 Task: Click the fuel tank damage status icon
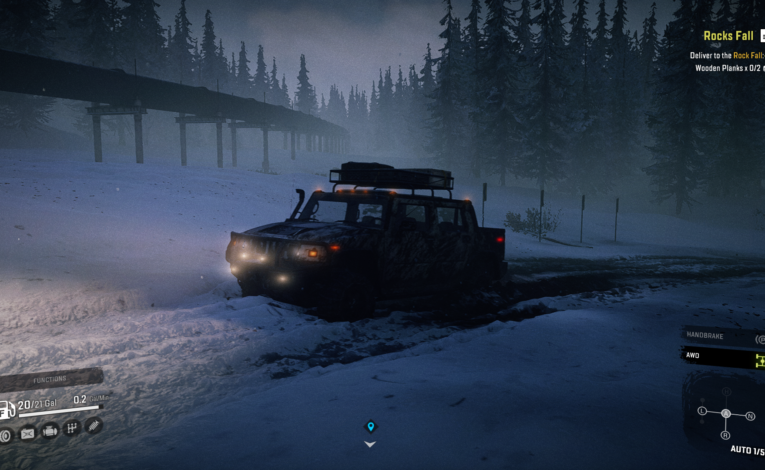(27, 433)
